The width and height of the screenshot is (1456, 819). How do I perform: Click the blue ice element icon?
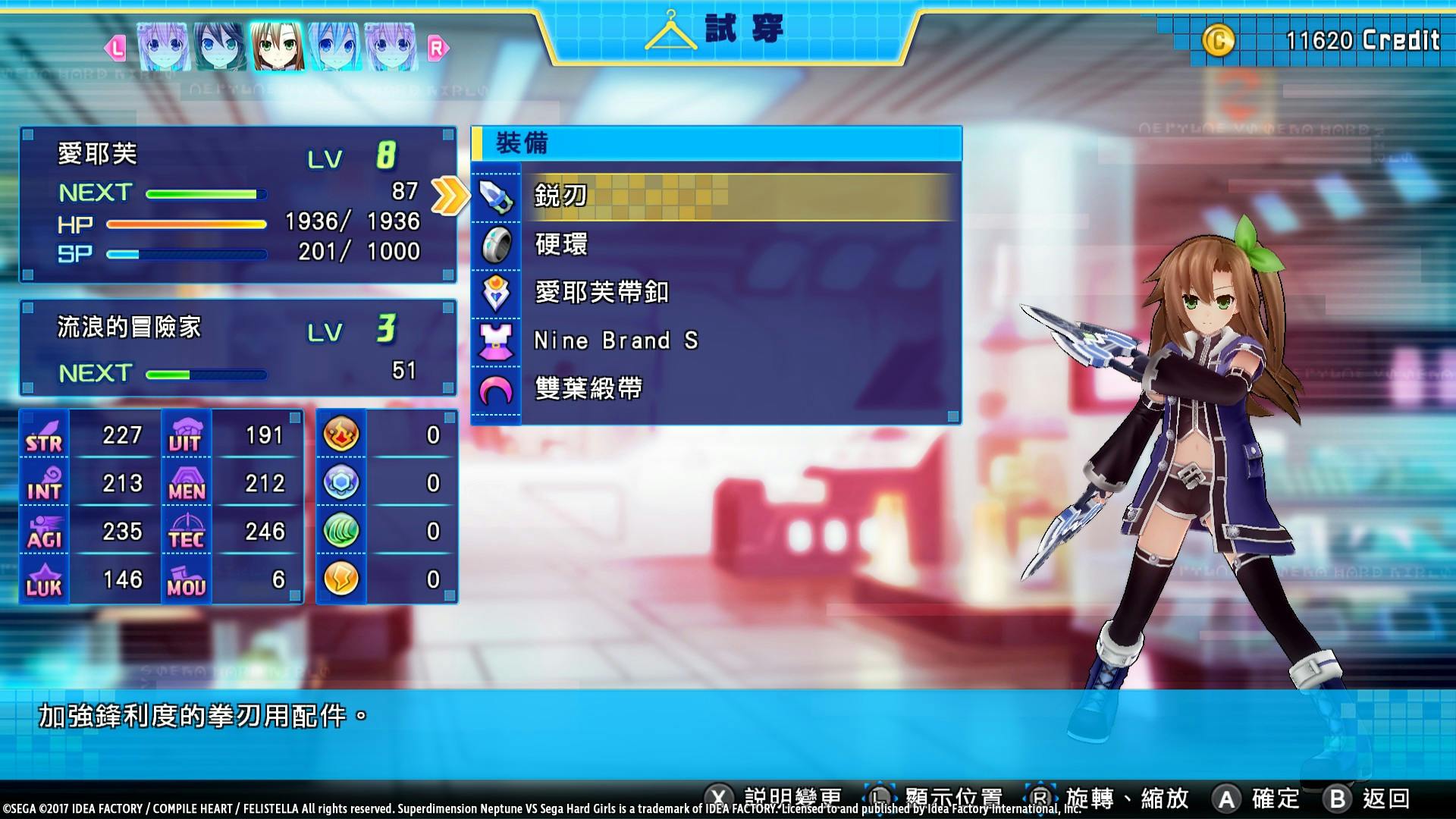pos(340,482)
